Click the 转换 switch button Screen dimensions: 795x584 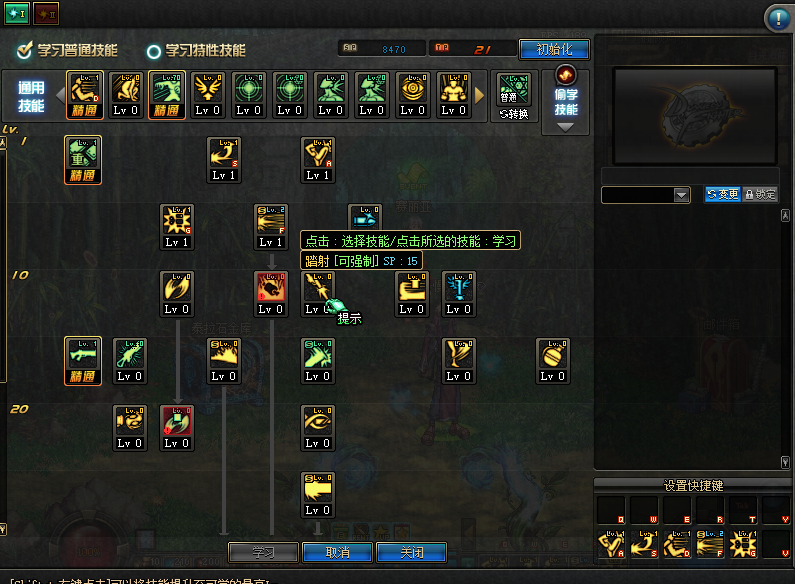[x=513, y=114]
